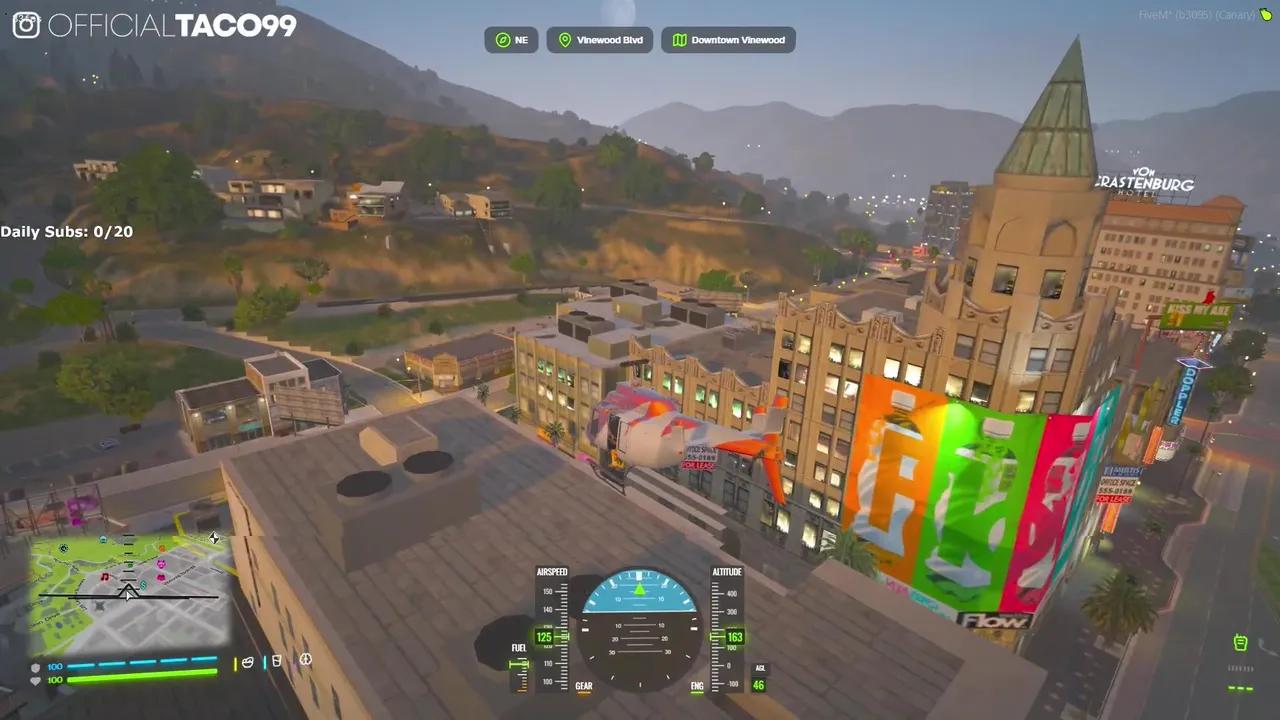Click the Instagram logo in the overlay

pos(26,25)
